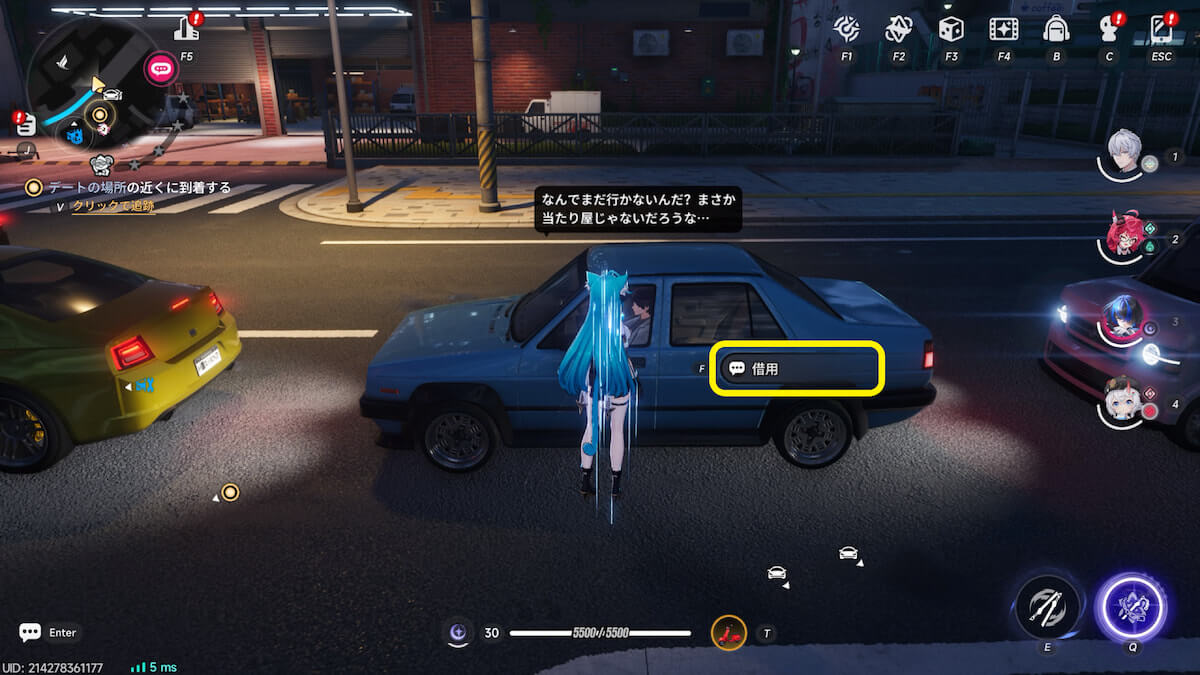The height and width of the screenshot is (675, 1200).
Task: Open the chat box speech bubble
Action: tap(30, 632)
